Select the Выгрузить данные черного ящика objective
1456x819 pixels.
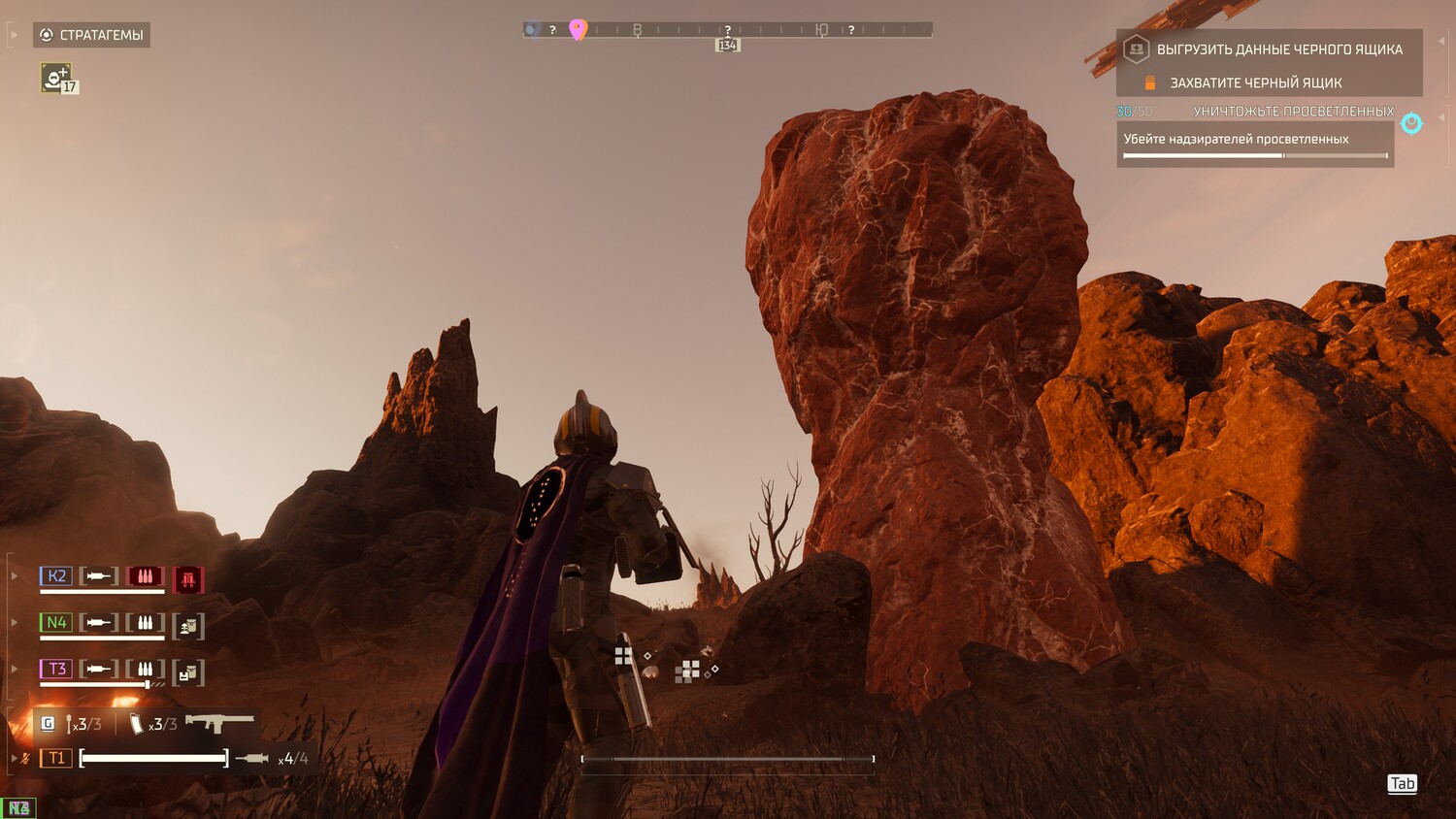click(x=1278, y=49)
